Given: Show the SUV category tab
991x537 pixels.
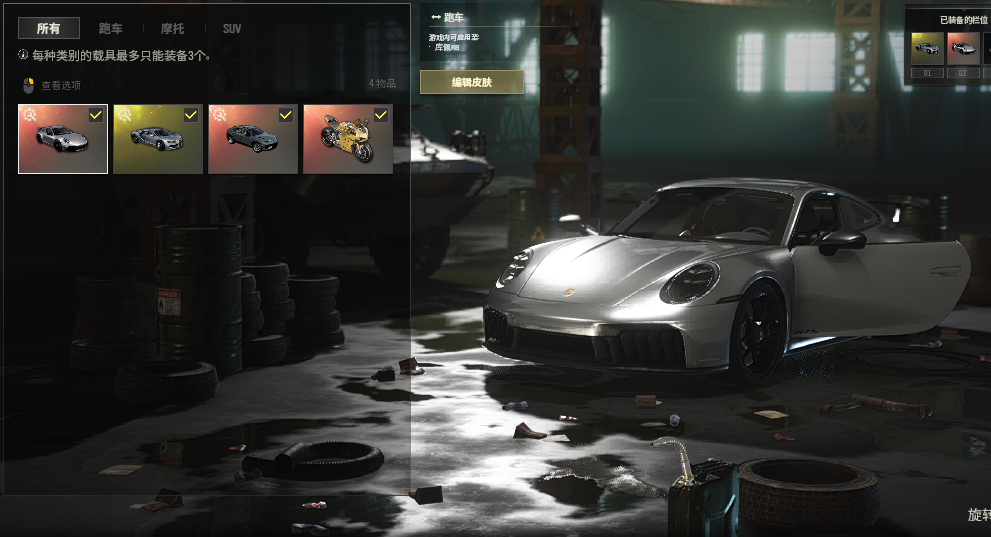Looking at the screenshot, I should [x=232, y=29].
